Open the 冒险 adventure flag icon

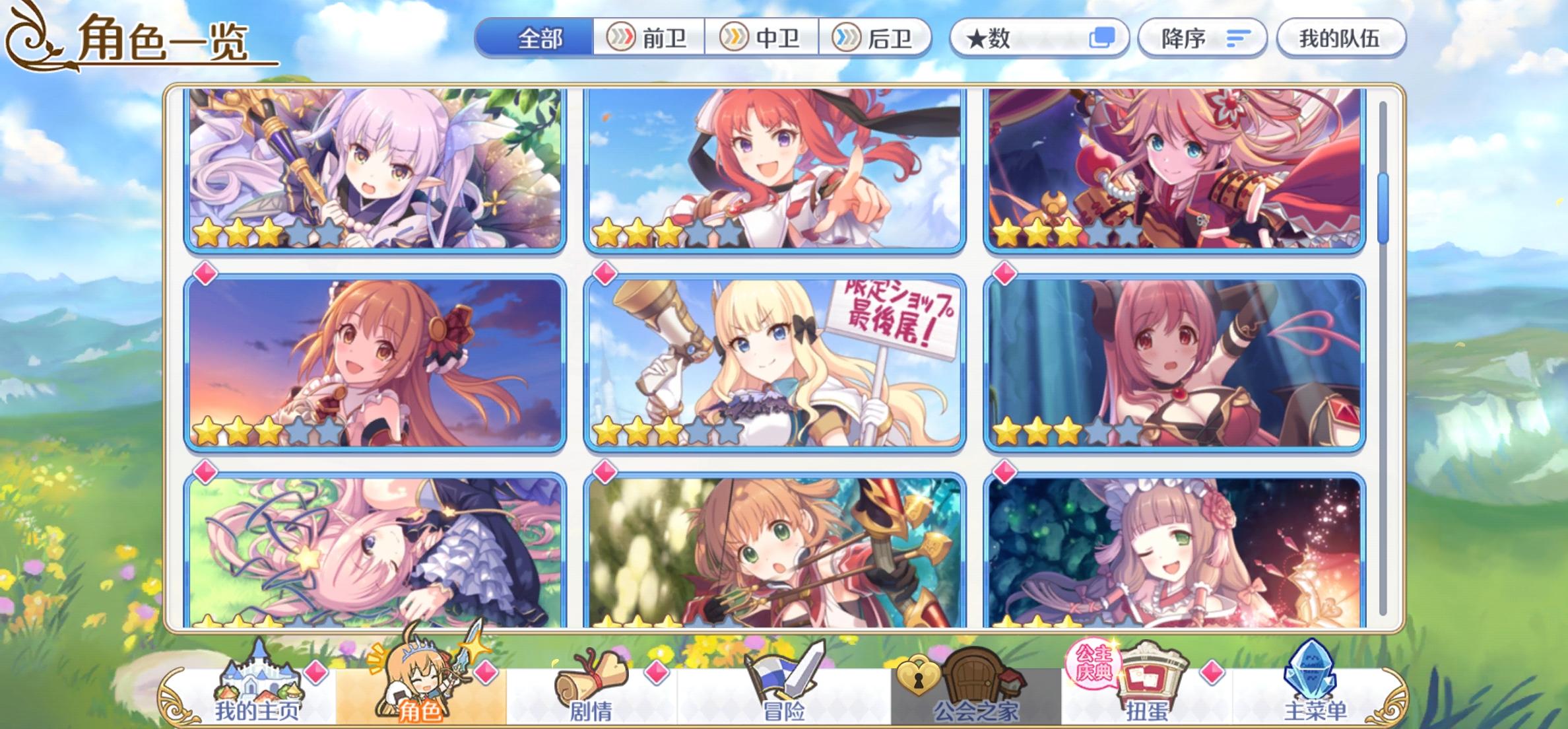782,680
